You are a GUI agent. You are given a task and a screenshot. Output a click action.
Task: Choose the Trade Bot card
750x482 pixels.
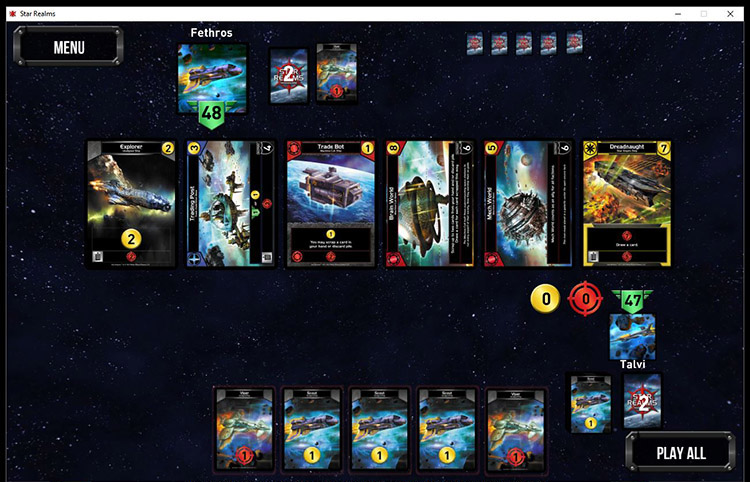[330, 204]
